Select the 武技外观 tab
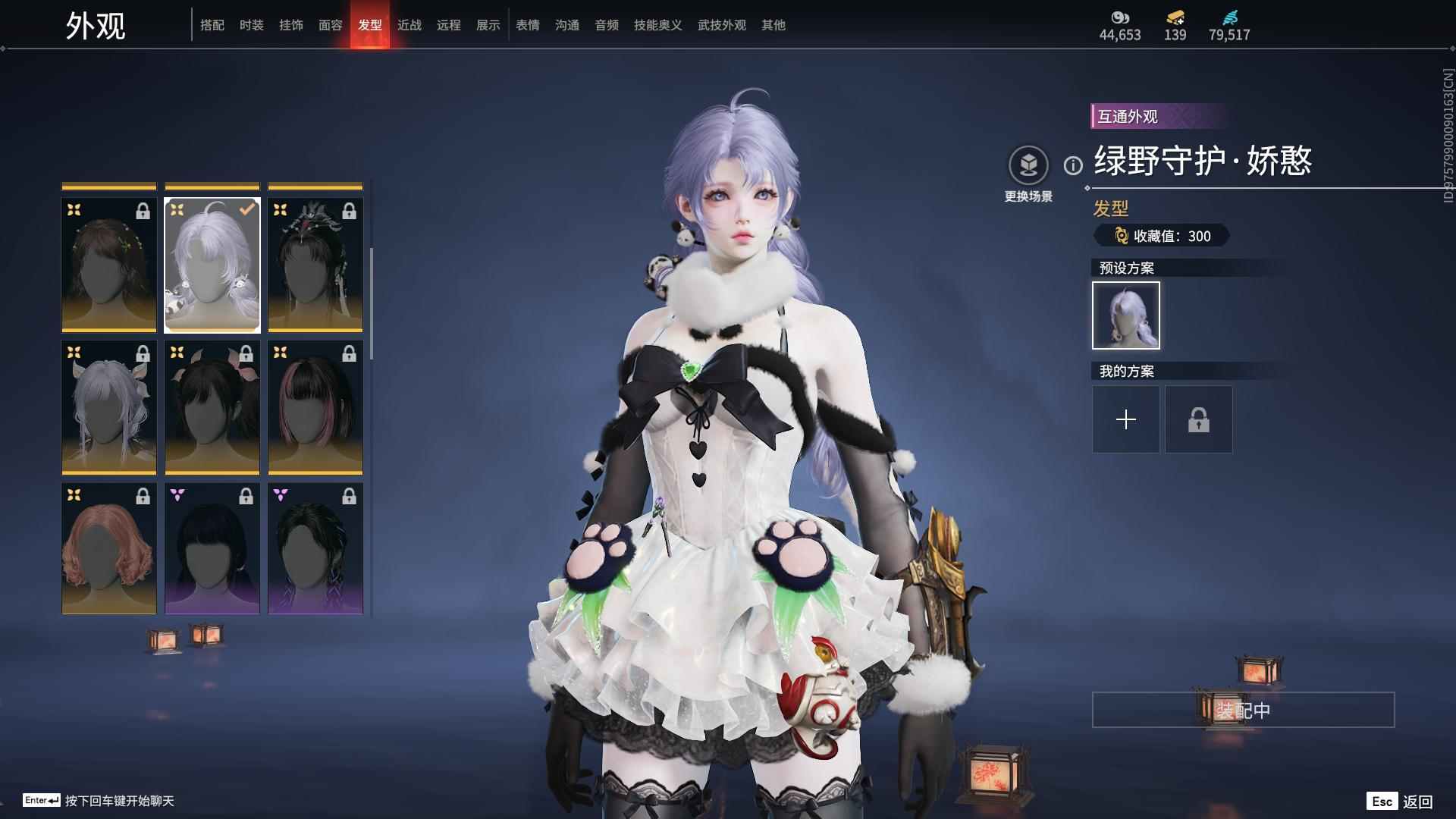The height and width of the screenshot is (819, 1456). click(722, 25)
